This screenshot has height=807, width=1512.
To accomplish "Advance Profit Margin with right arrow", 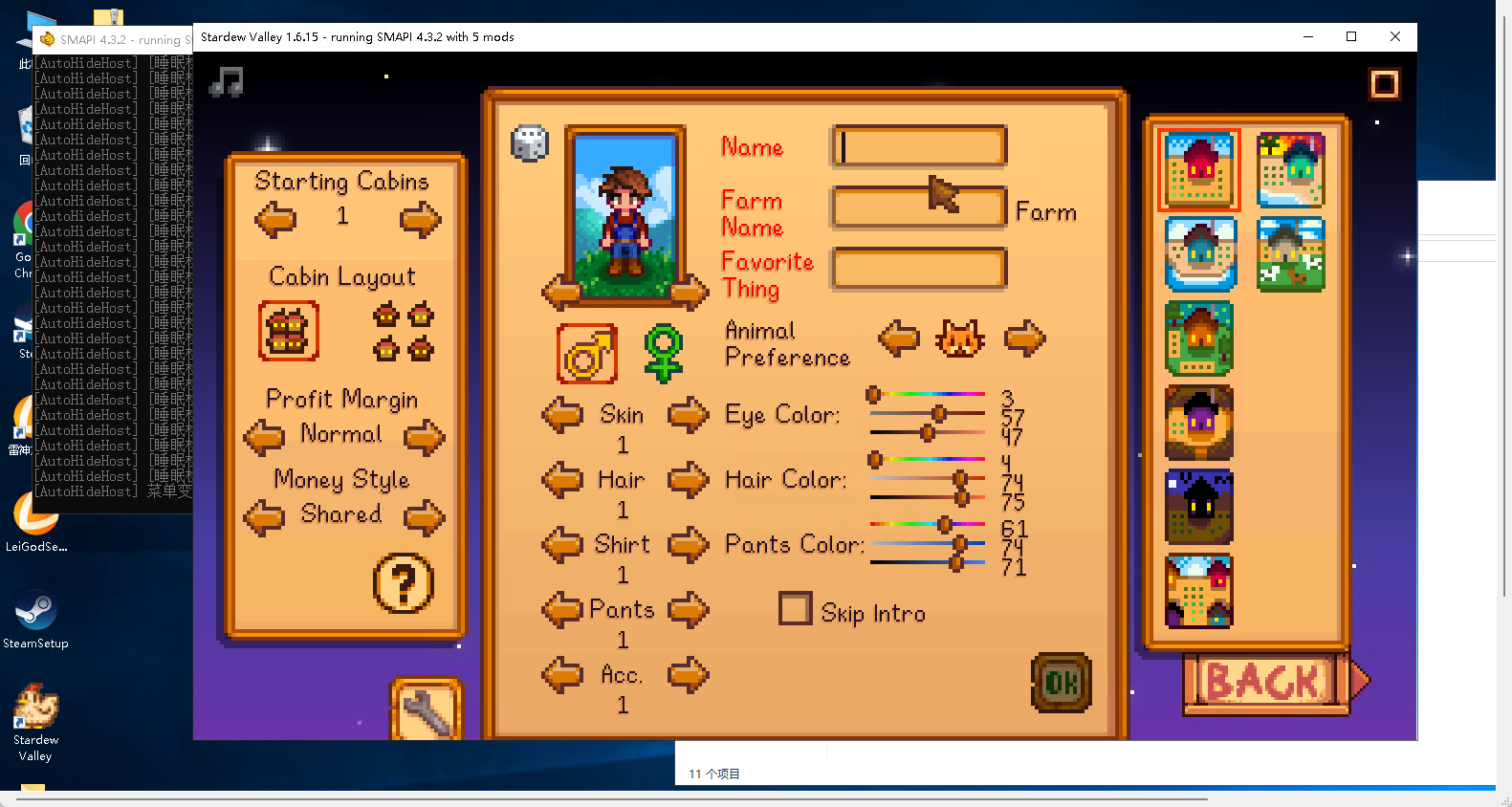I will click(424, 438).
